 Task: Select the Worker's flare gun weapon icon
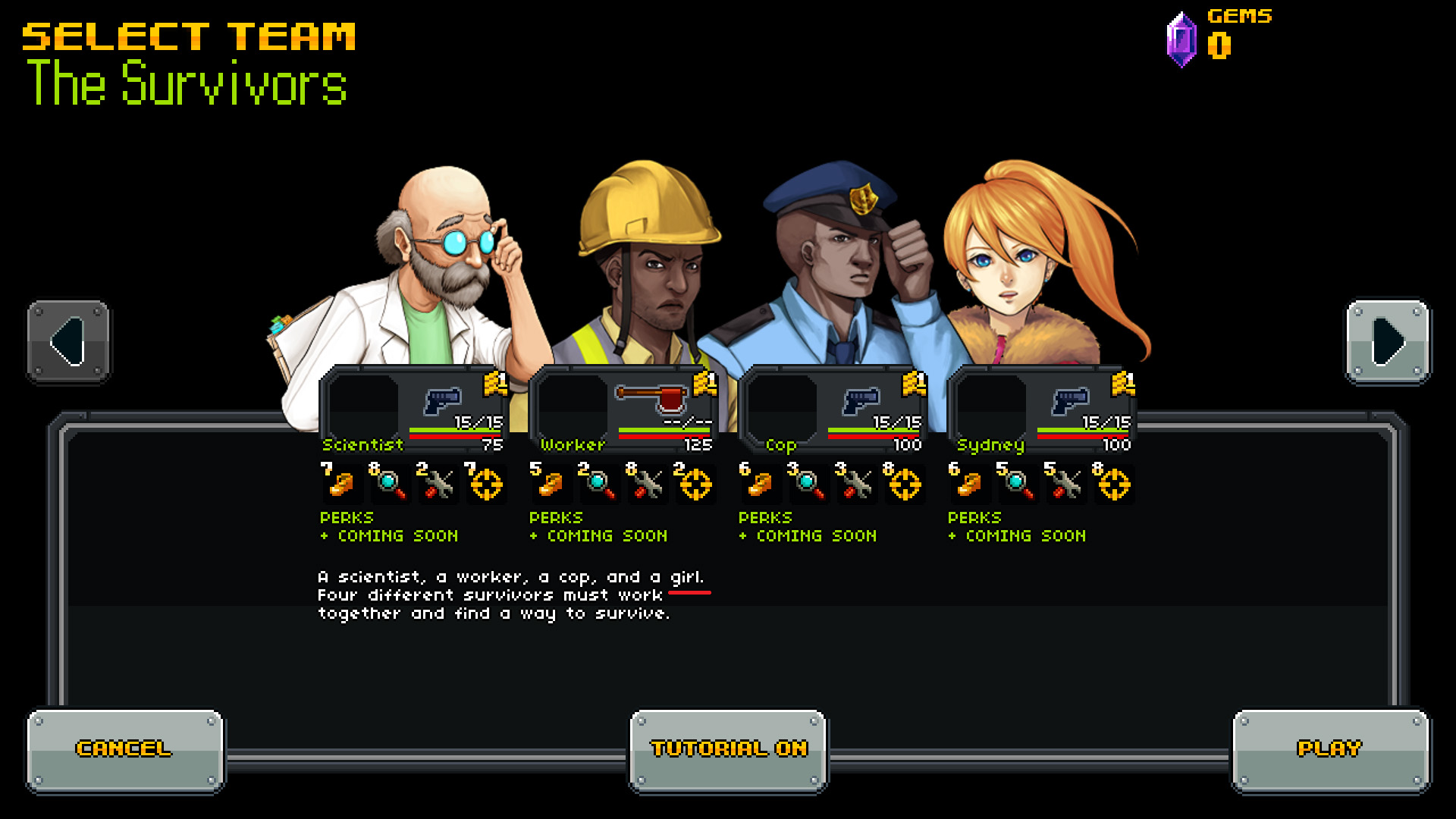tap(654, 400)
